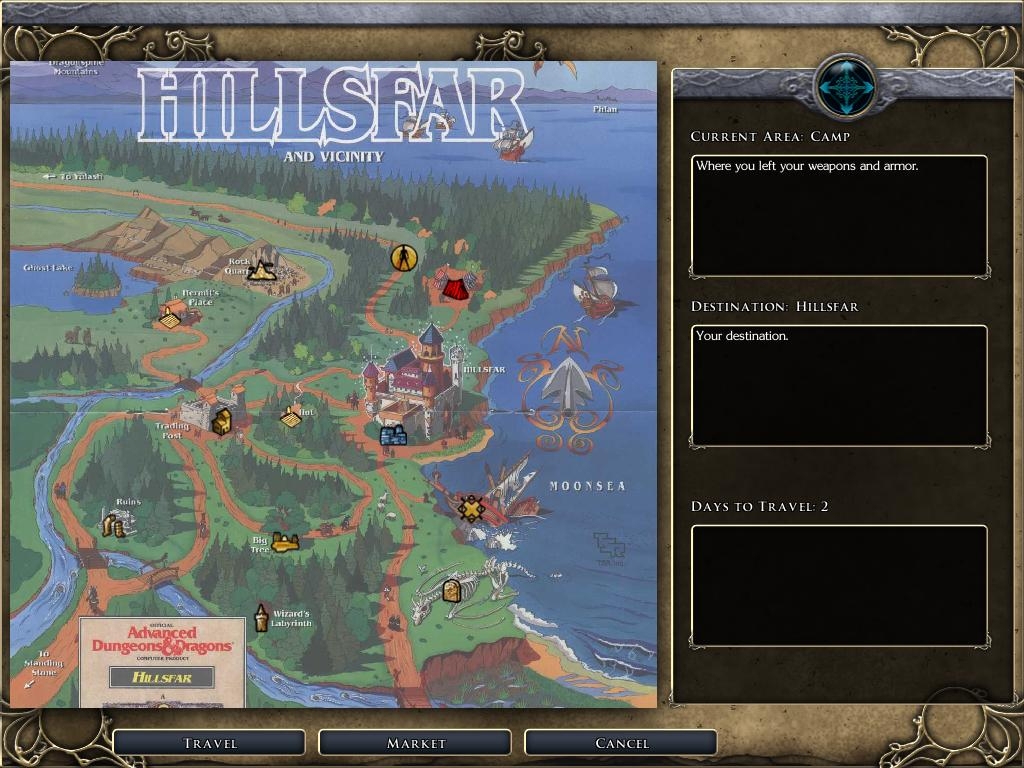Image resolution: width=1024 pixels, height=768 pixels.
Task: Select the tombstone marker at the dragon skeleton
Action: 451,590
